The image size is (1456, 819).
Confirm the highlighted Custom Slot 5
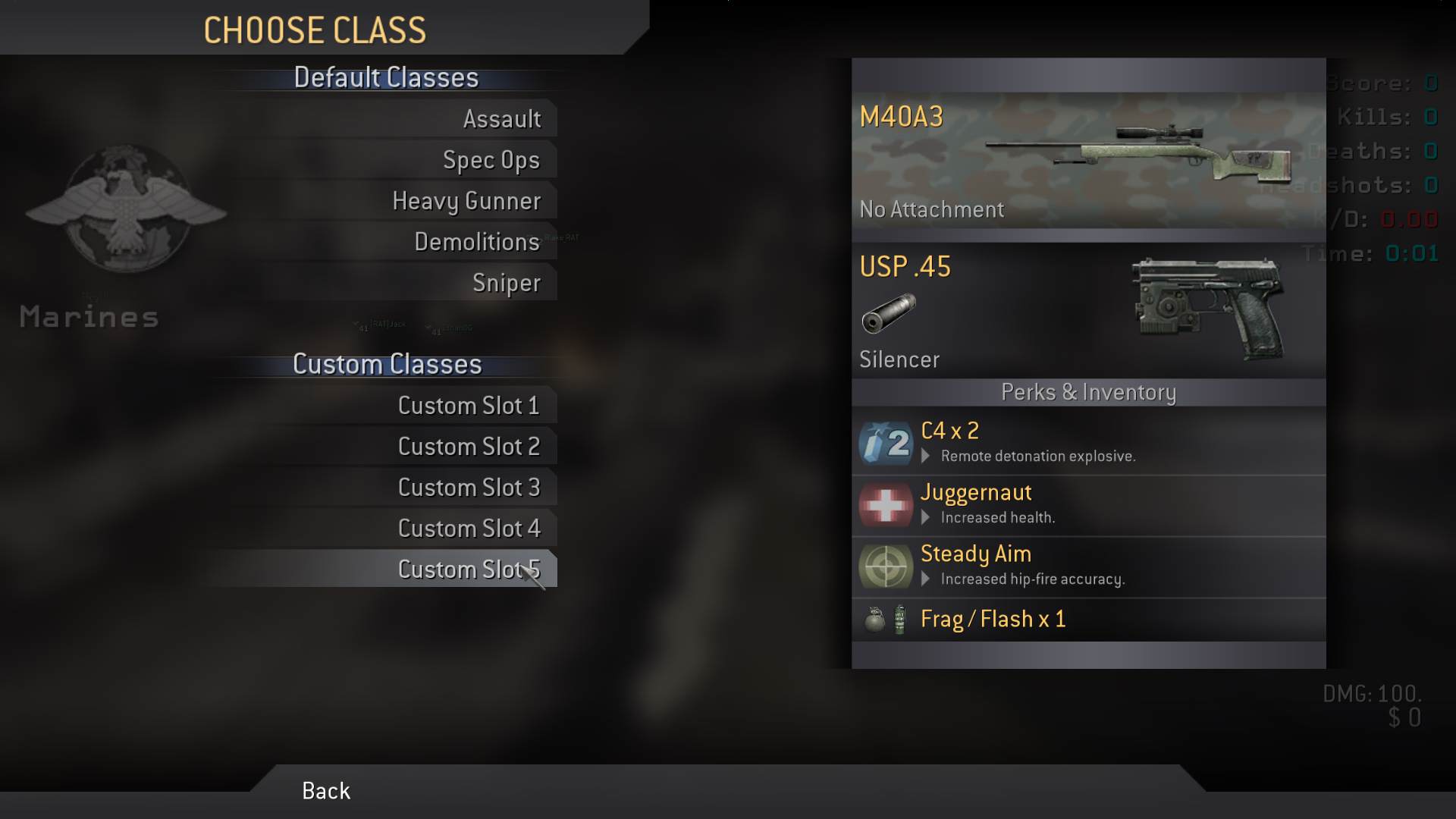(x=469, y=570)
